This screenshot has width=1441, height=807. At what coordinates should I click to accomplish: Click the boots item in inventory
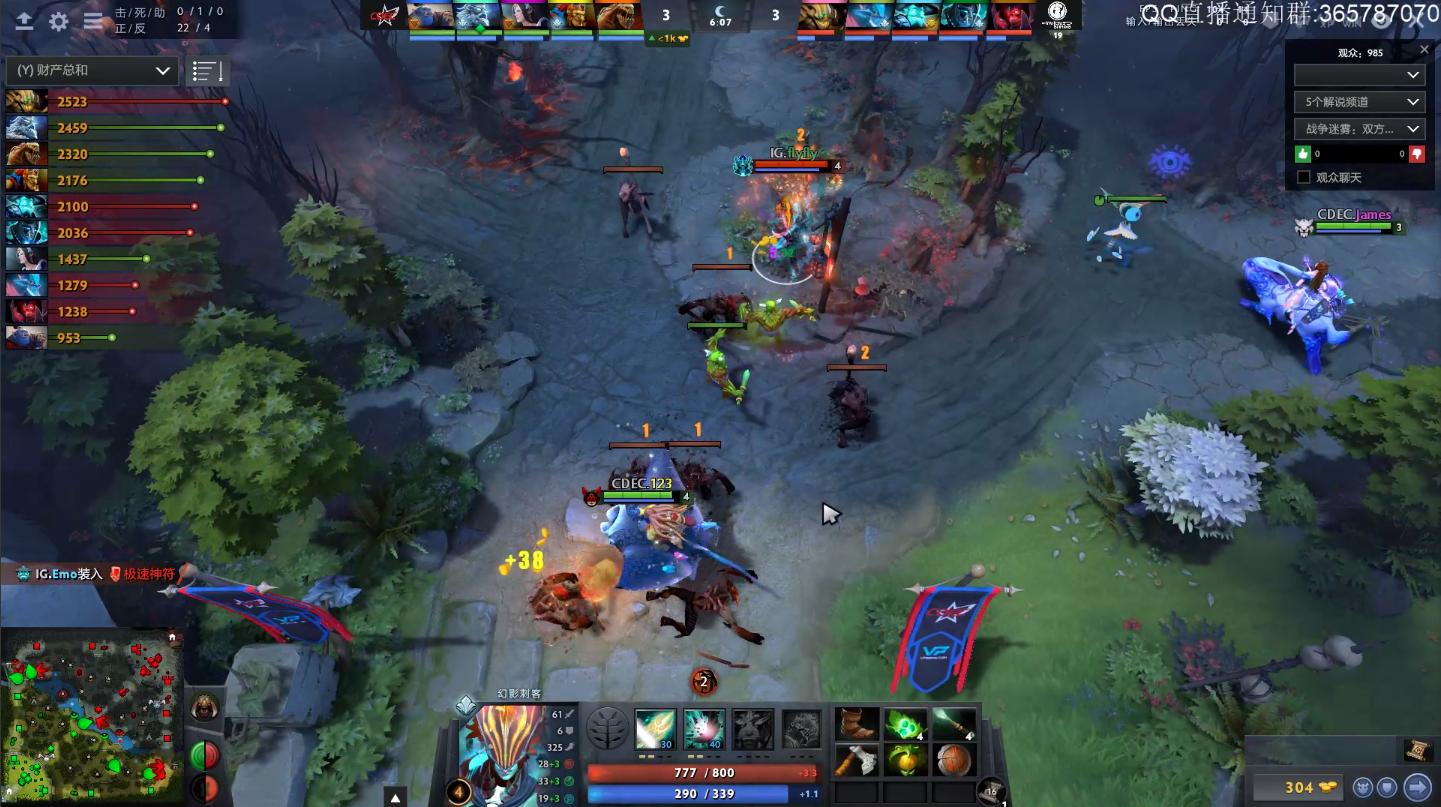pos(857,723)
